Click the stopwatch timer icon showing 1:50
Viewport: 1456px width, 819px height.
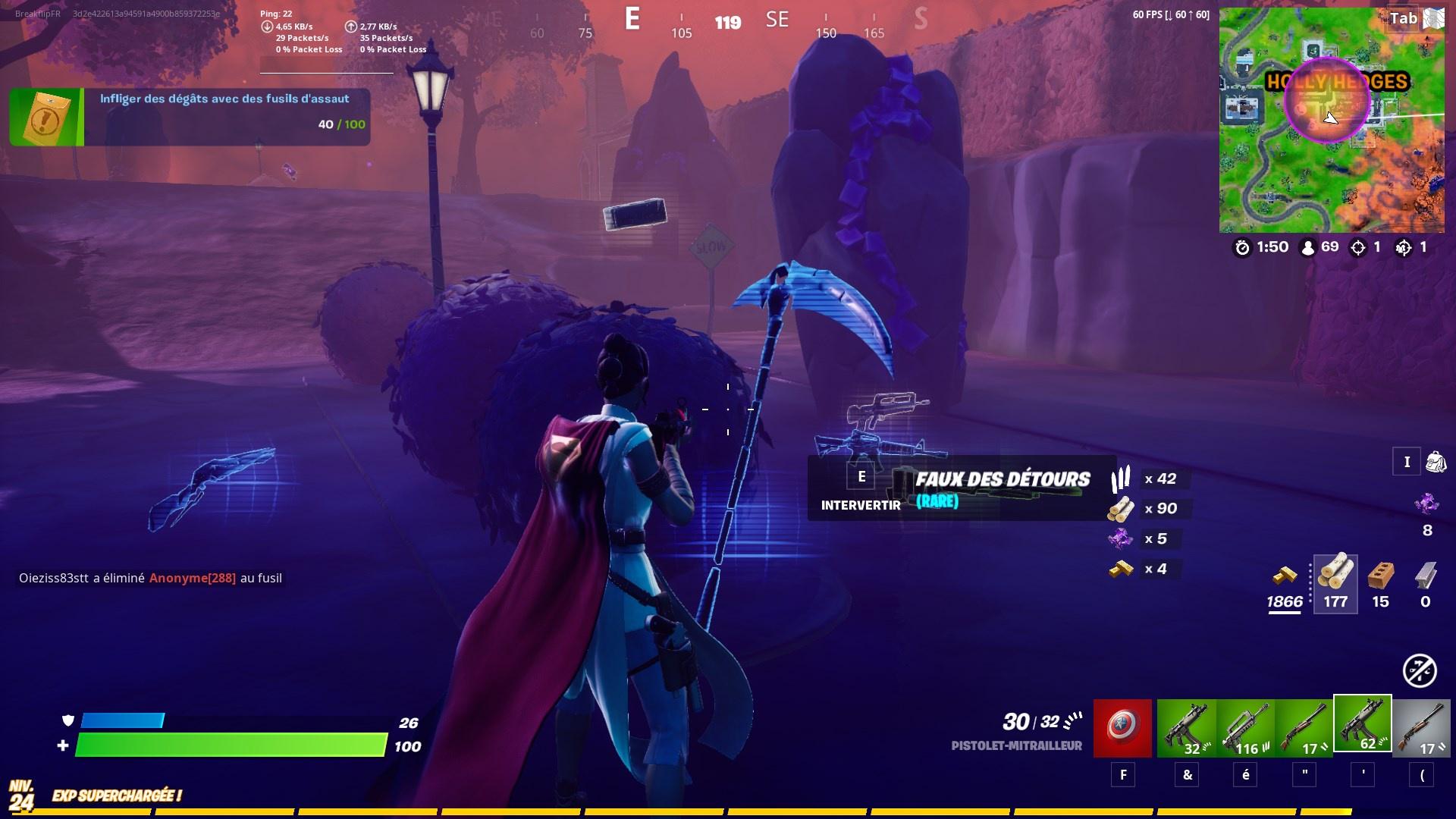coord(1242,247)
